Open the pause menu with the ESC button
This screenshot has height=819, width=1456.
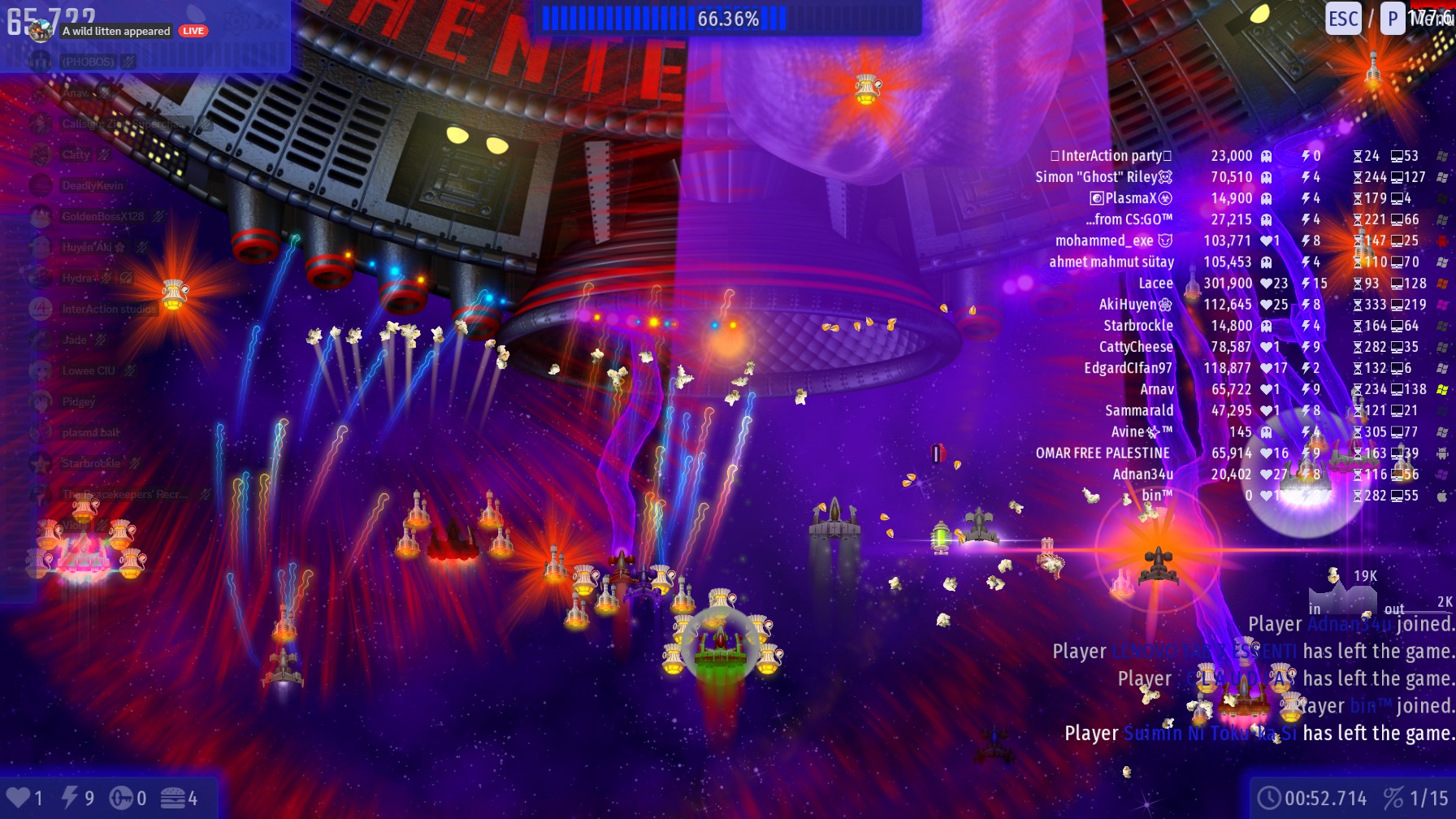[1342, 19]
